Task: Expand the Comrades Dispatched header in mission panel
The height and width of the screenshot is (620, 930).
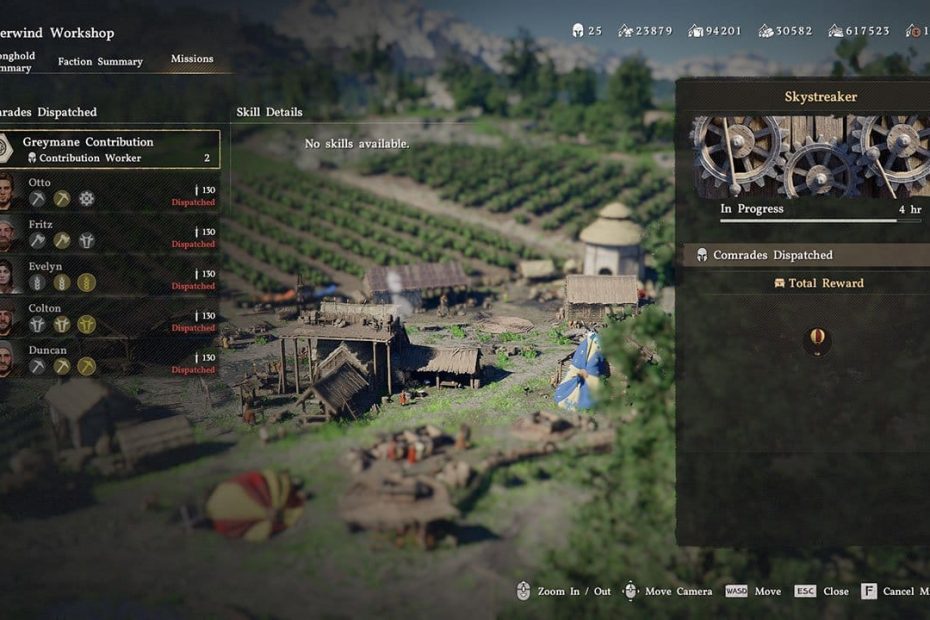Action: pos(806,255)
